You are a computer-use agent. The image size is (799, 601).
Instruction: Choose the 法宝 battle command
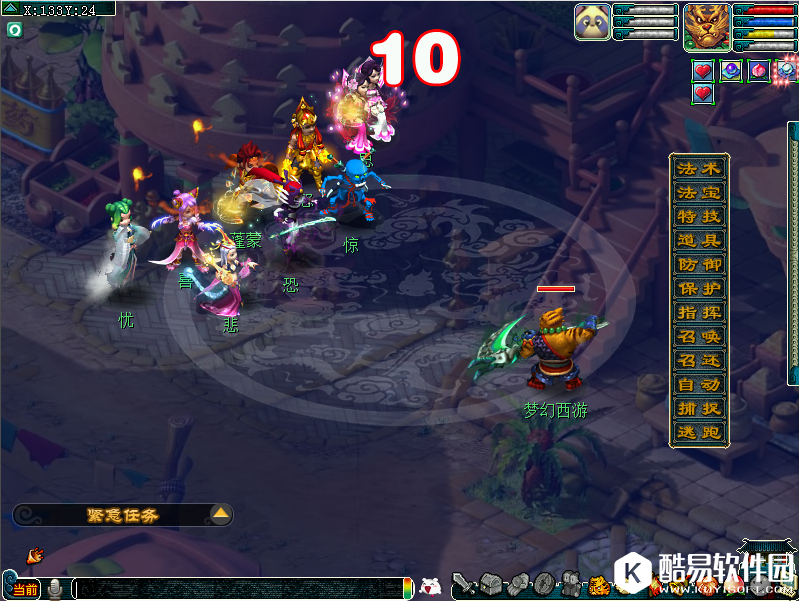click(x=698, y=192)
